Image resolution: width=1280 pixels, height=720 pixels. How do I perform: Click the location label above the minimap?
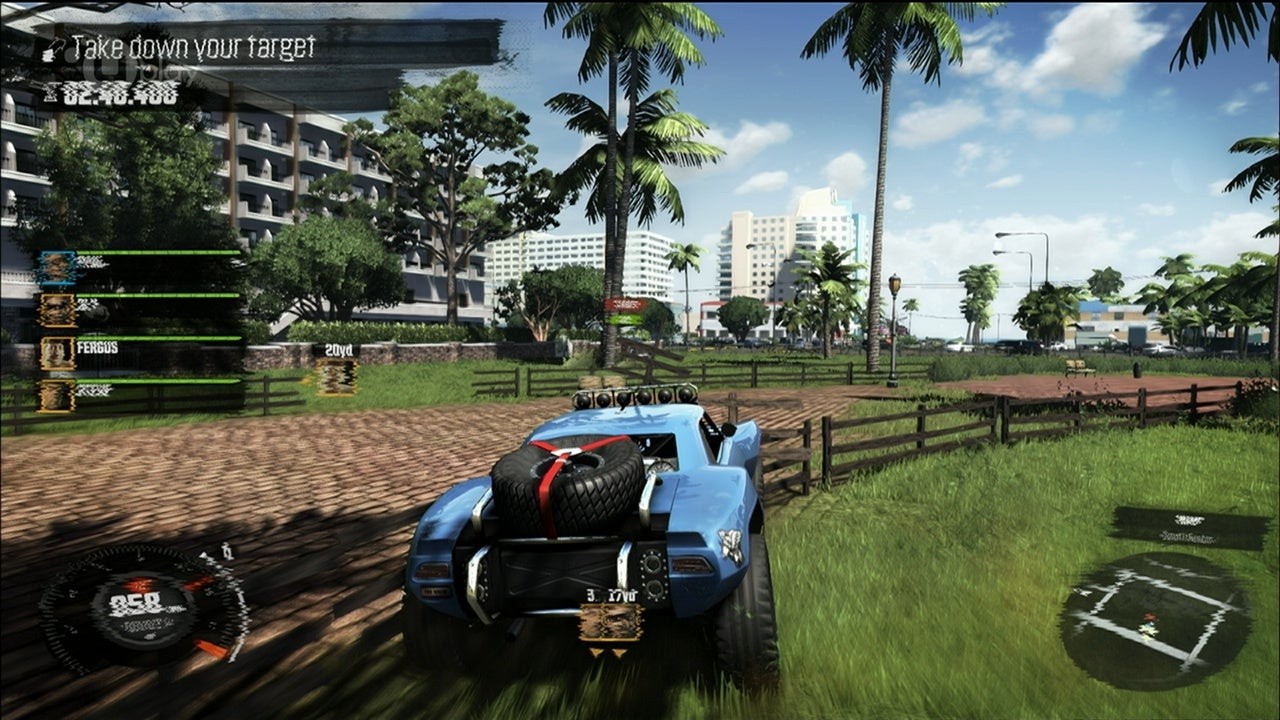coord(1189,527)
